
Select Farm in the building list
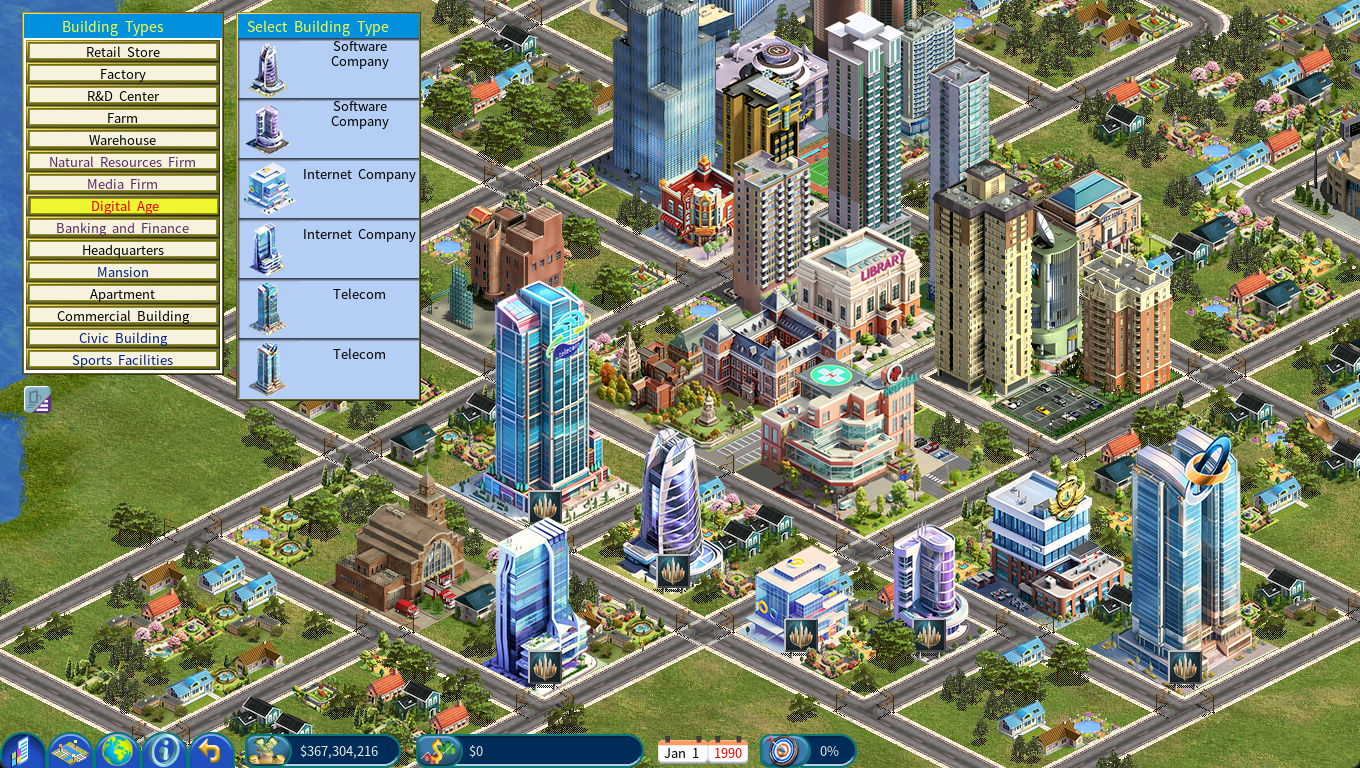coord(123,118)
